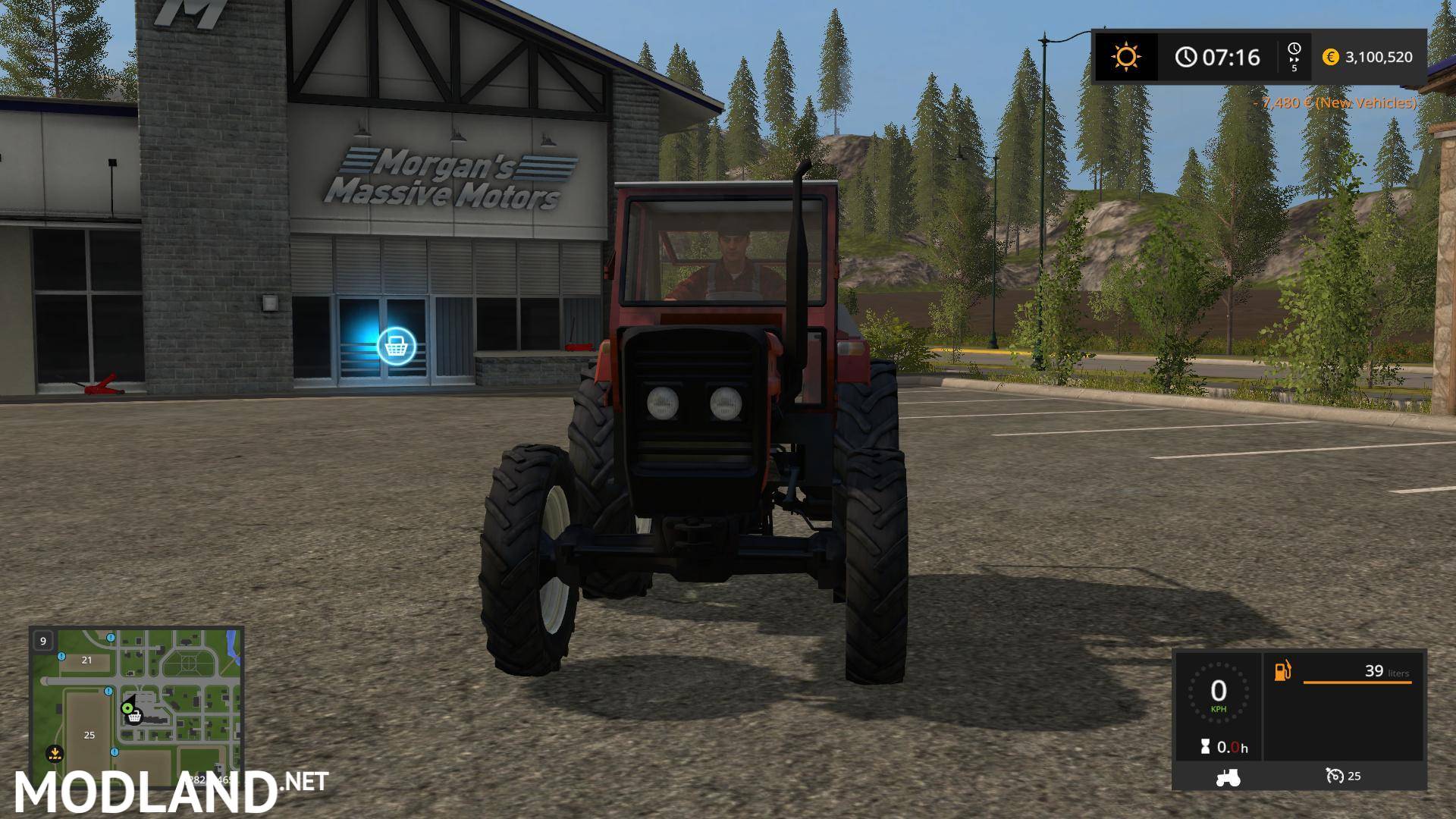The width and height of the screenshot is (1456, 819).
Task: Toggle time acceleration speed multiplier
Action: click(x=1294, y=57)
